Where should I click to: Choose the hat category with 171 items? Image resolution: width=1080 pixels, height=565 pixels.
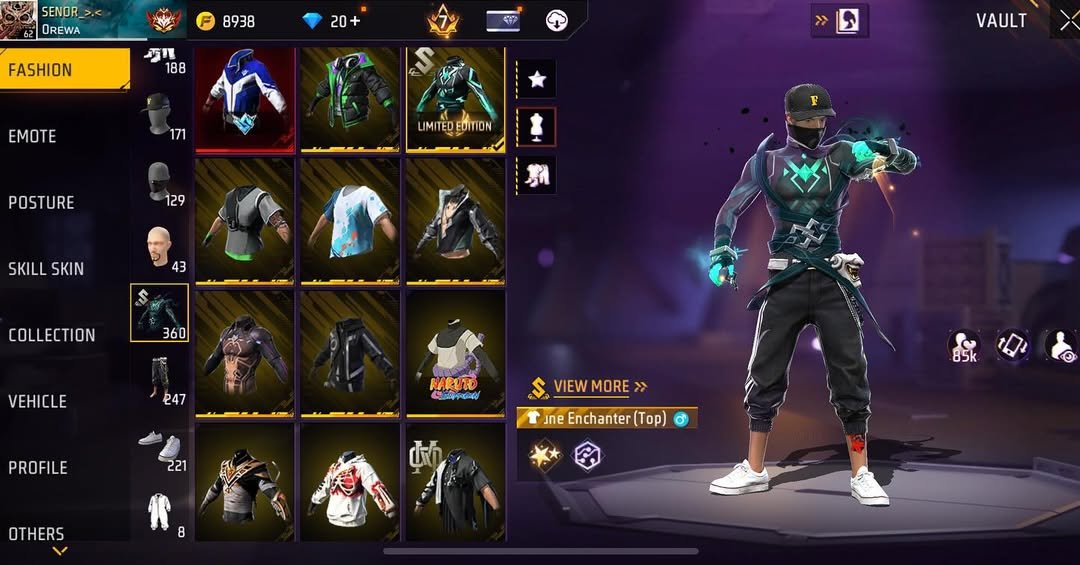(x=159, y=116)
